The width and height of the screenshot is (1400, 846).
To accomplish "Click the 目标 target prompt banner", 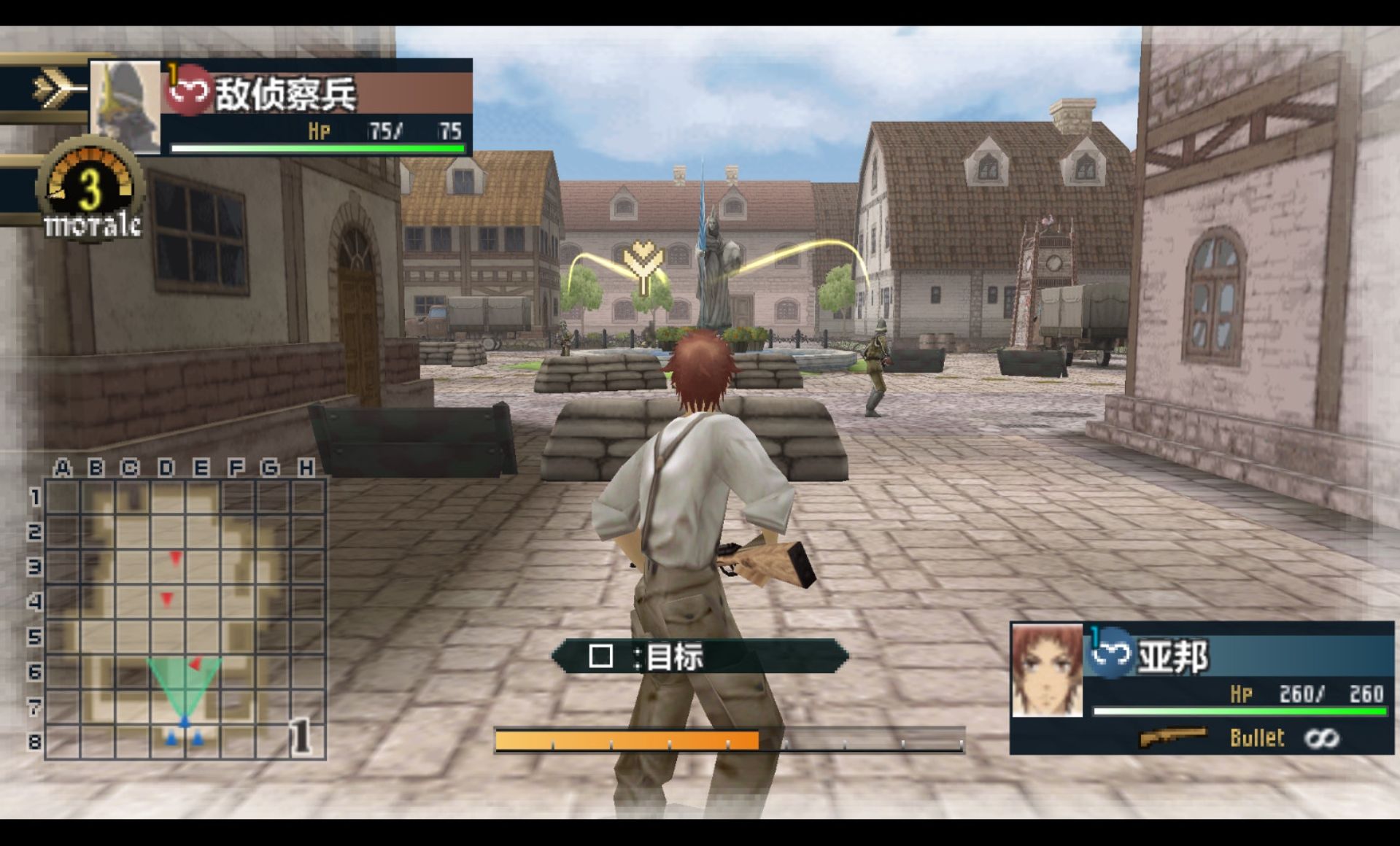I will (700, 656).
